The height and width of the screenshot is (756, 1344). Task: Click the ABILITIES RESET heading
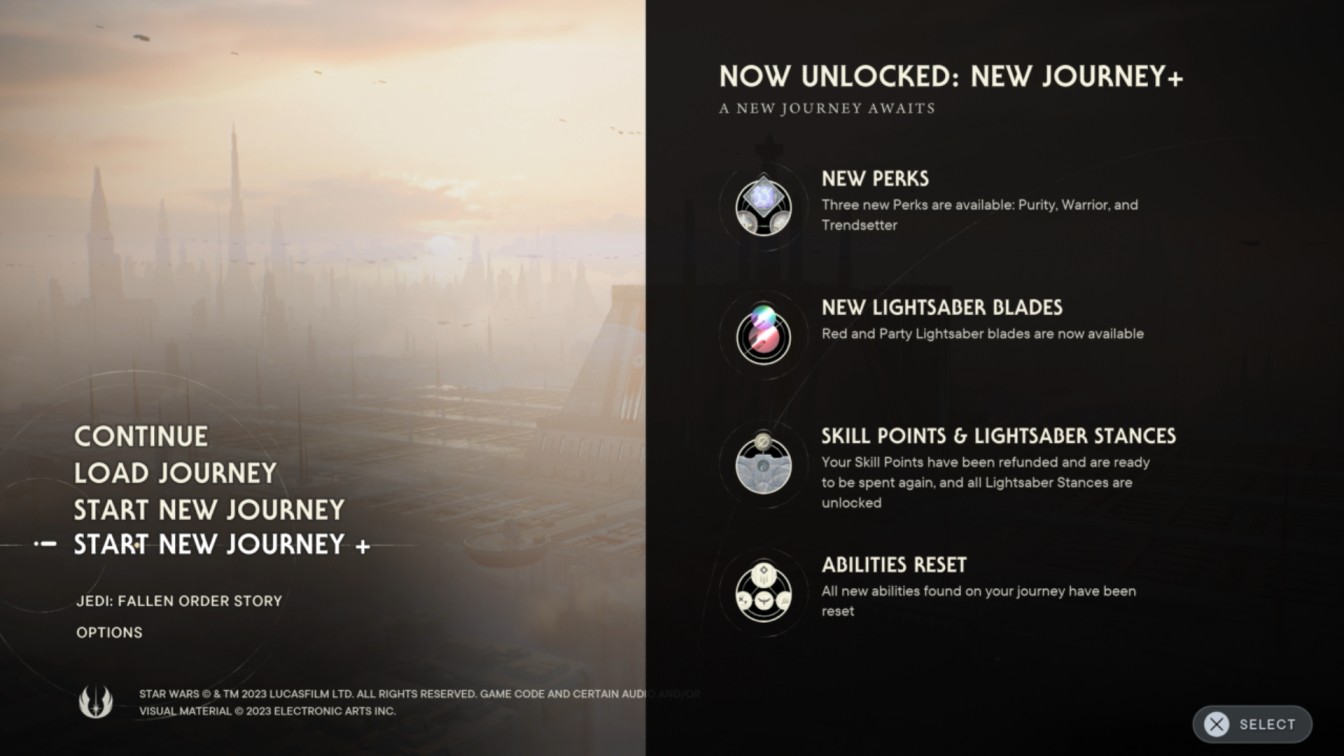893,564
